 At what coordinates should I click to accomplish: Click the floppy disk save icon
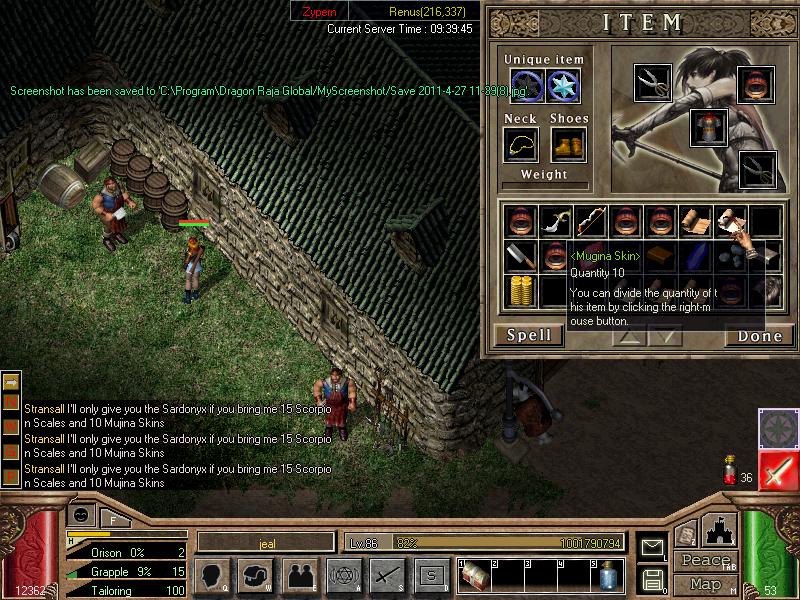point(651,577)
